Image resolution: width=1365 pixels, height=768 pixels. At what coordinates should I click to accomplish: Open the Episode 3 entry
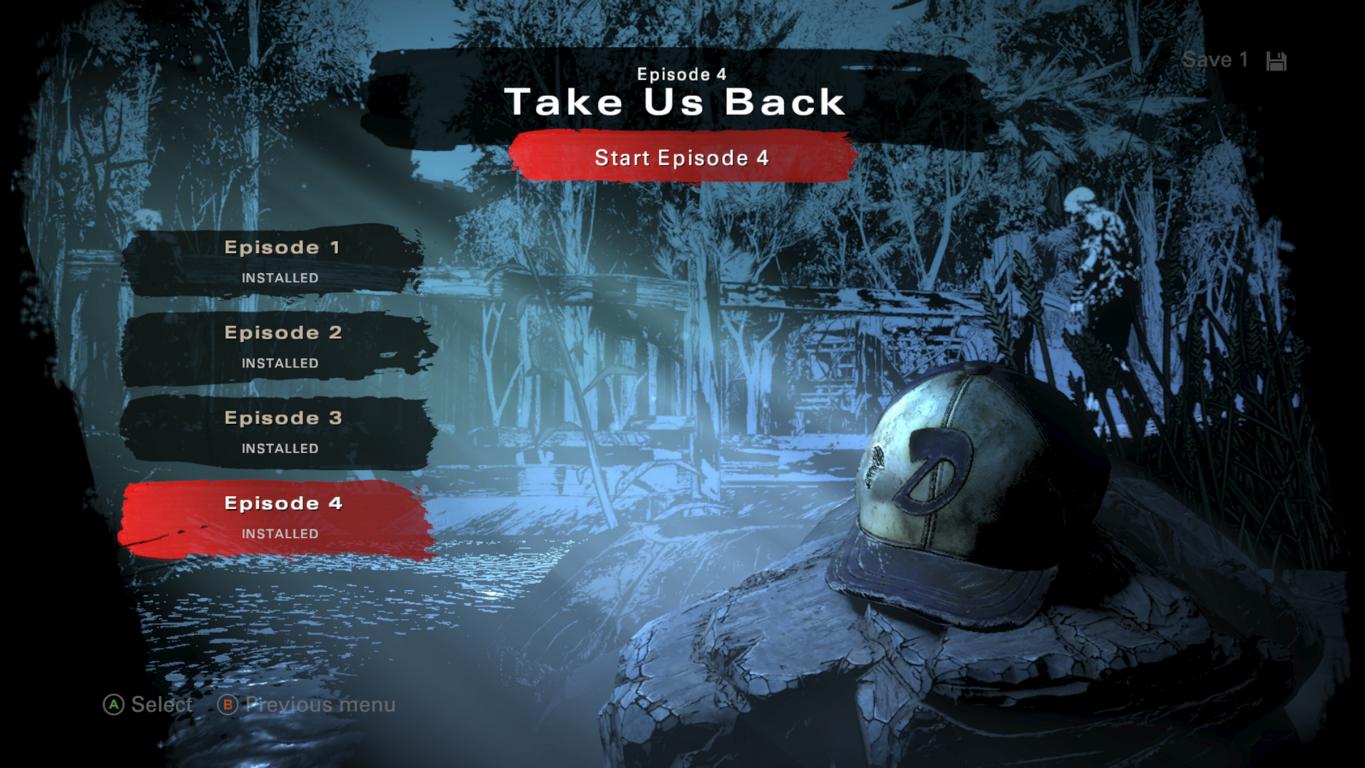point(278,431)
